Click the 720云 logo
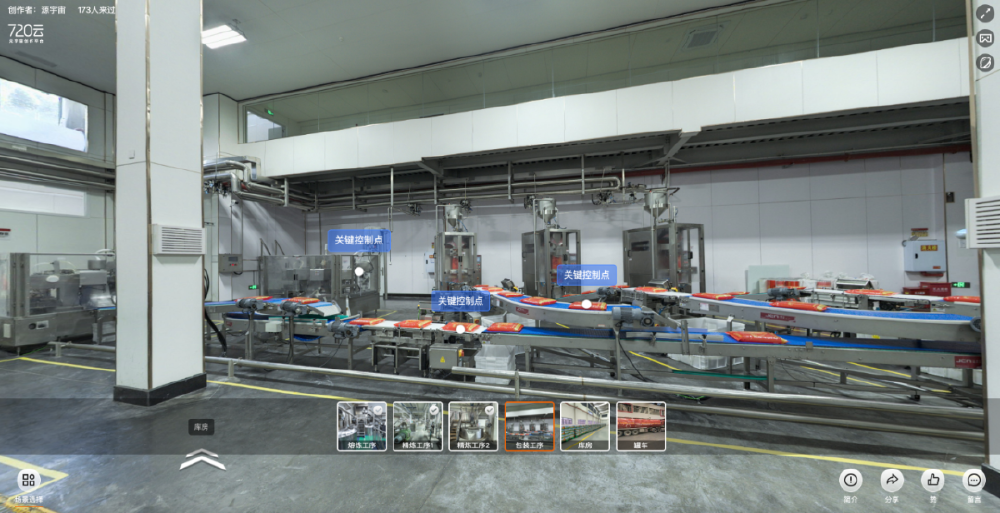Image resolution: width=1000 pixels, height=513 pixels. coord(26,33)
